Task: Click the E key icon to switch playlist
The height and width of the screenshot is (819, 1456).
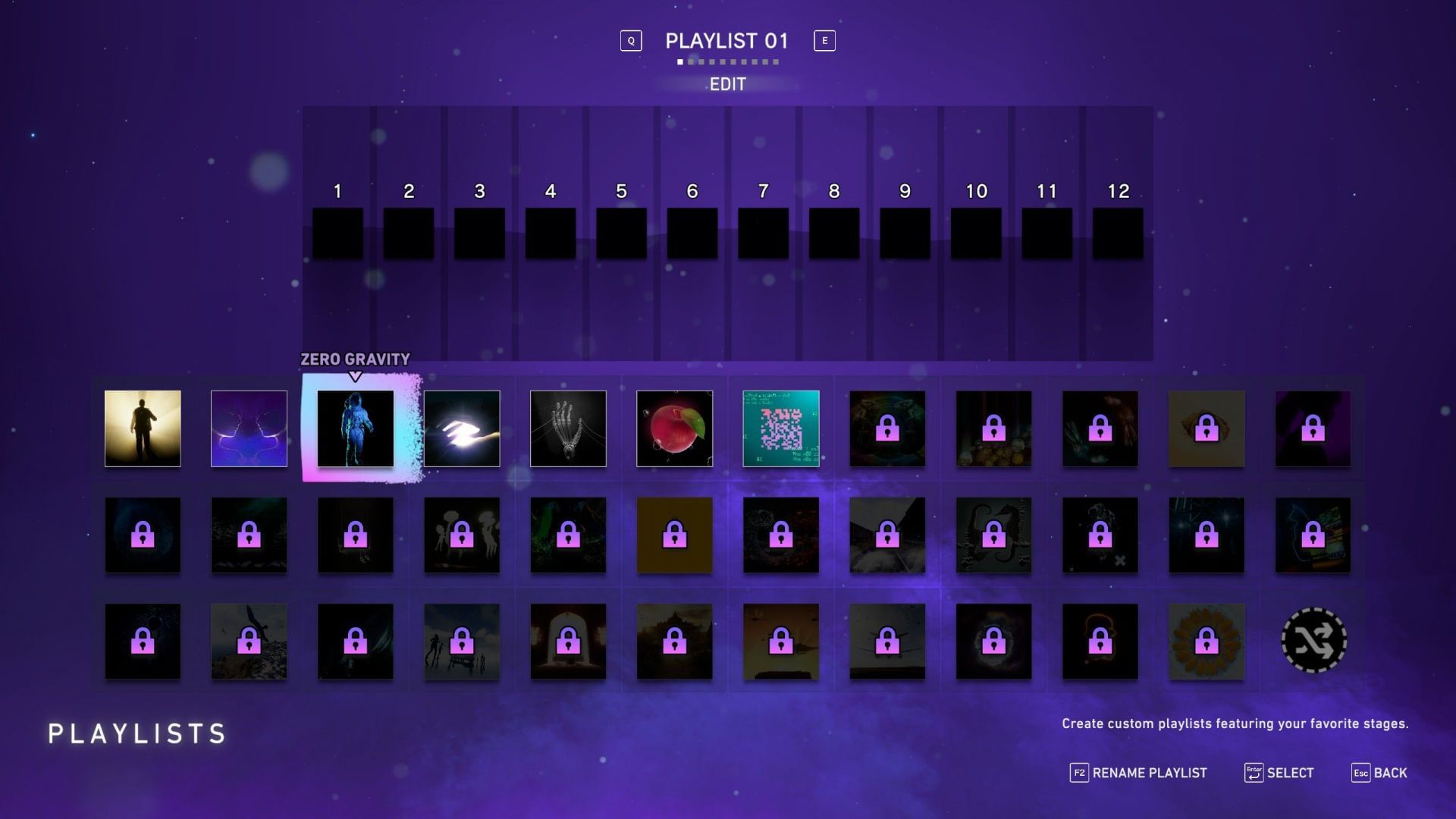Action: tap(824, 41)
